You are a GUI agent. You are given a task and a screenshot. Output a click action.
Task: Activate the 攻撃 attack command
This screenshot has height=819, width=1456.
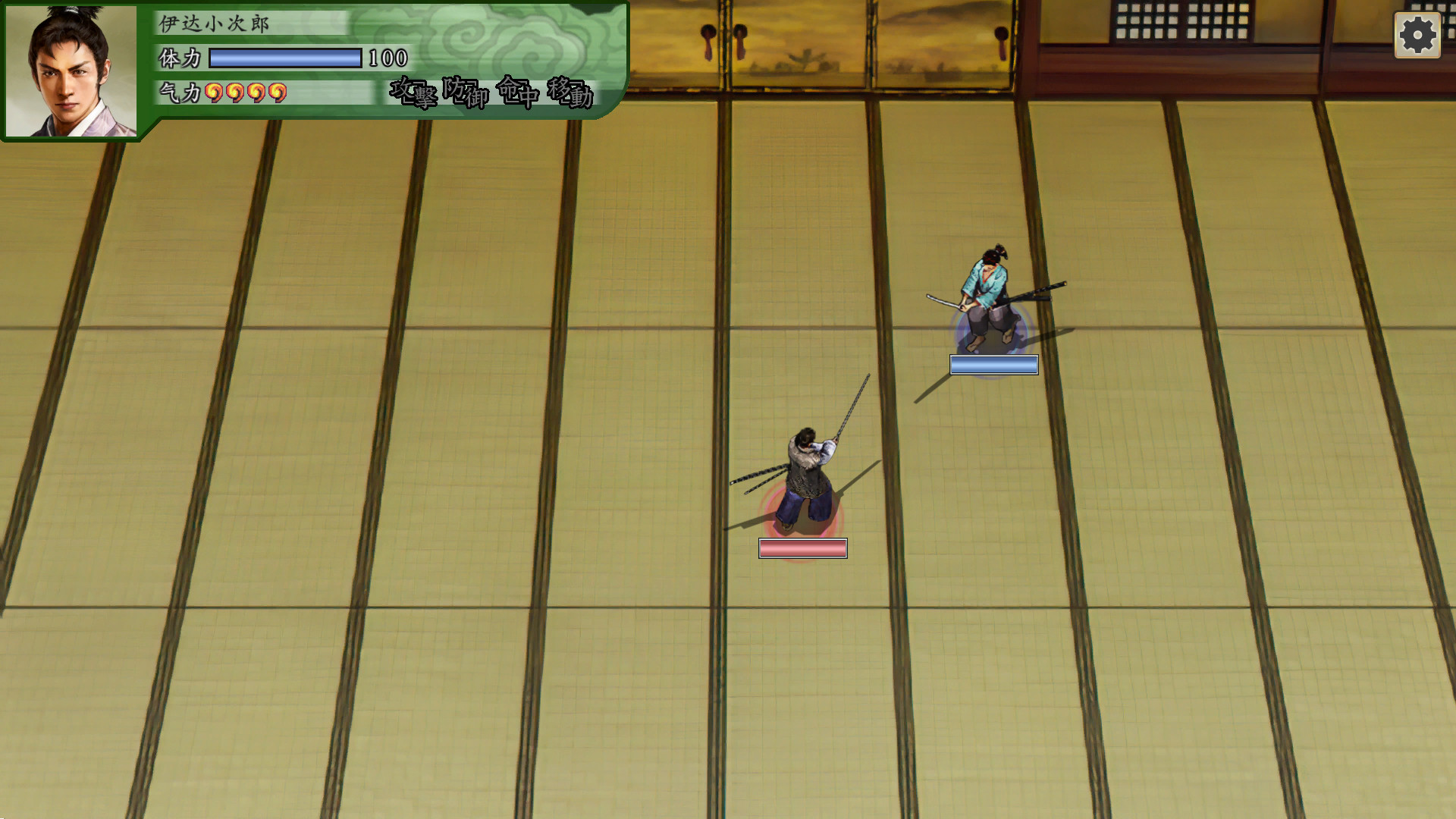pos(412,91)
